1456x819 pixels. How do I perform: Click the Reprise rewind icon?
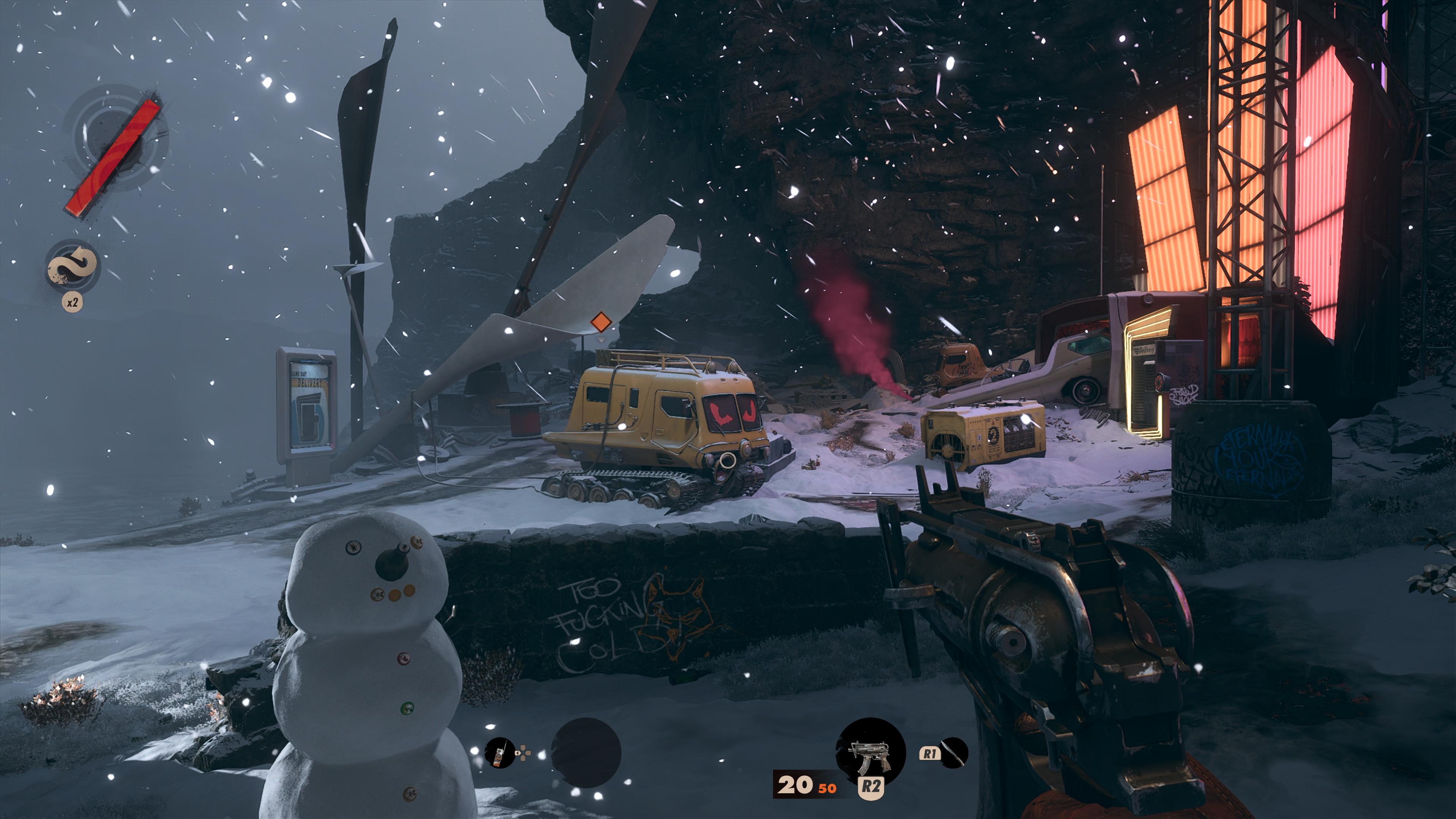(72, 266)
